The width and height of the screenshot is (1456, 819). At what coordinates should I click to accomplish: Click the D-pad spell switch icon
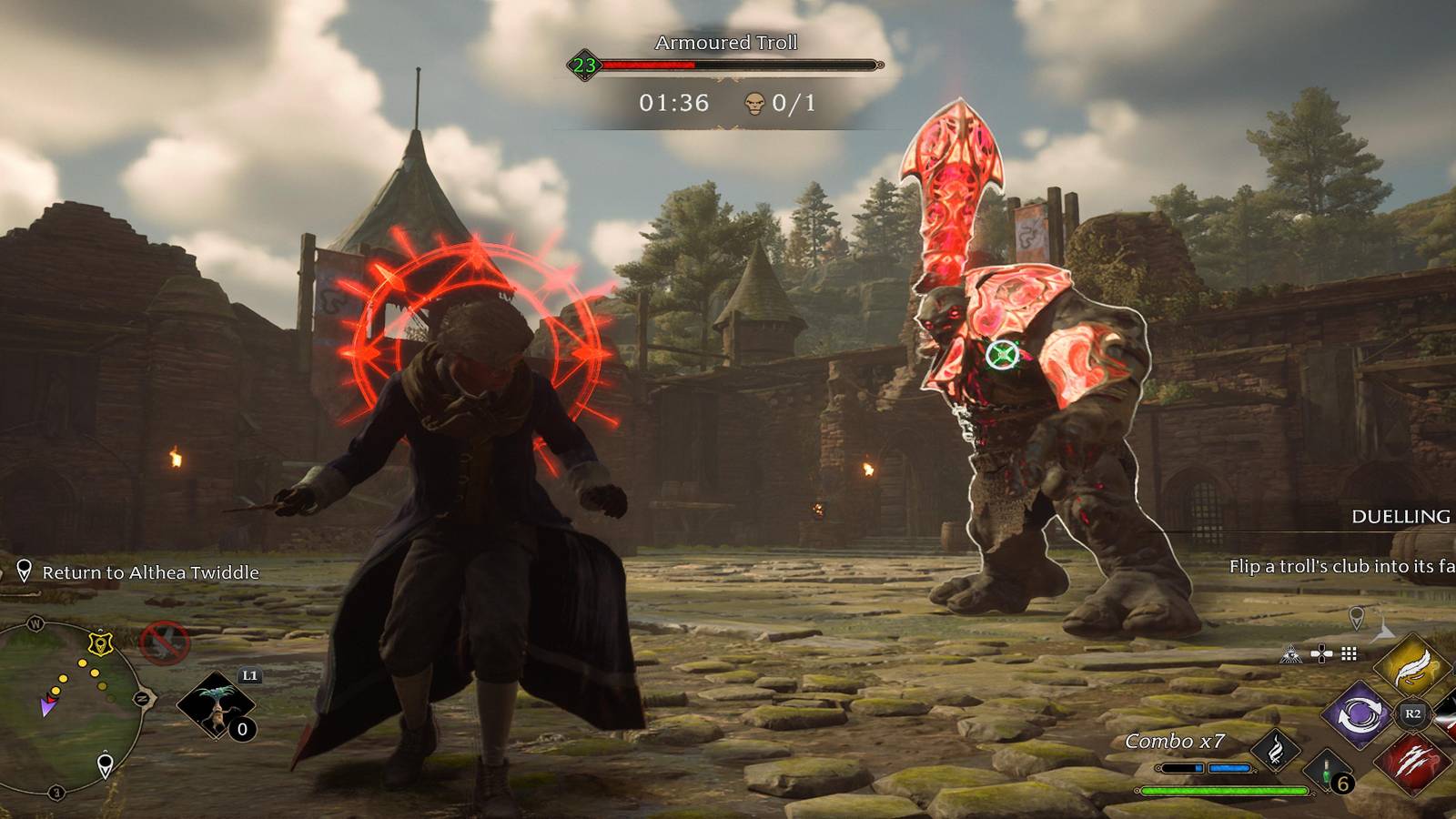point(1321,652)
